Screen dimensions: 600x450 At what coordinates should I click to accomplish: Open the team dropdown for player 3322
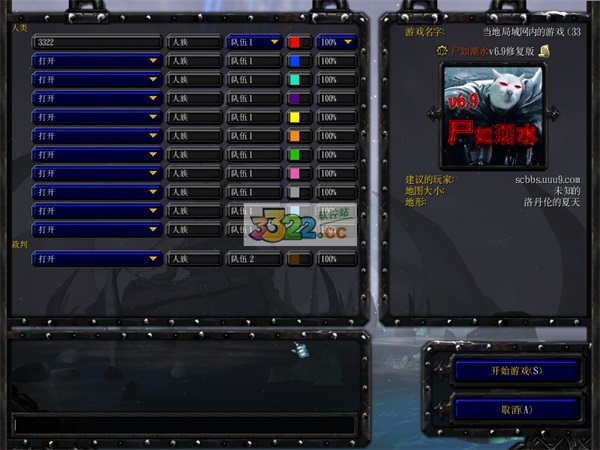pyautogui.click(x=253, y=43)
